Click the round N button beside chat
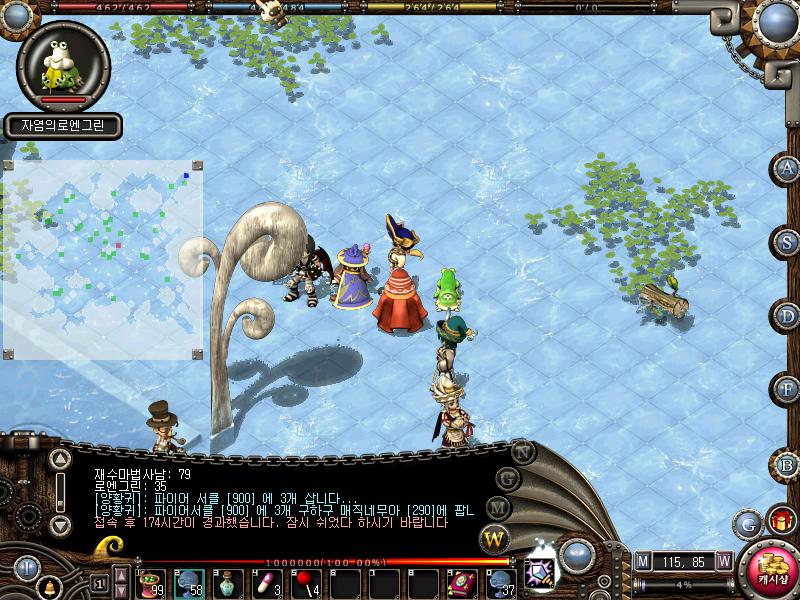800x600 pixels. click(522, 451)
